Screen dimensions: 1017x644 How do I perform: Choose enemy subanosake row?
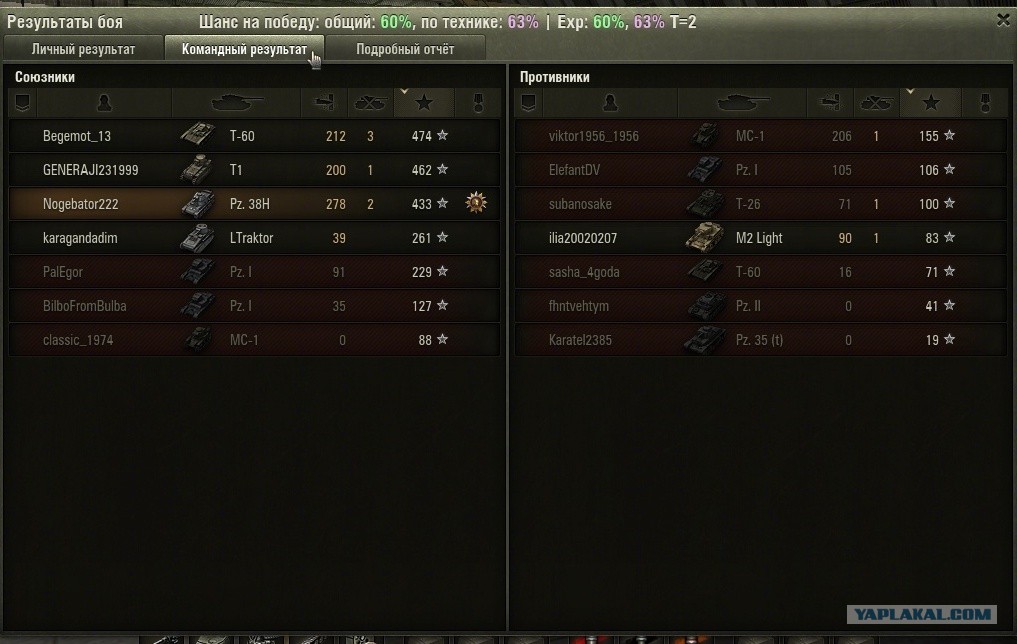[760, 204]
